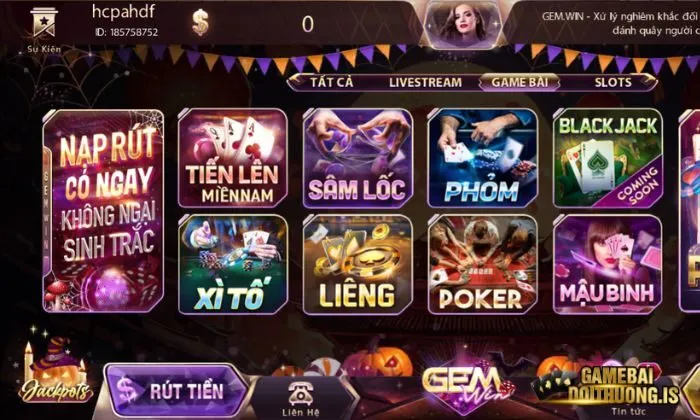Open the Livestream tab
Viewport: 700px width, 420px height.
click(425, 83)
